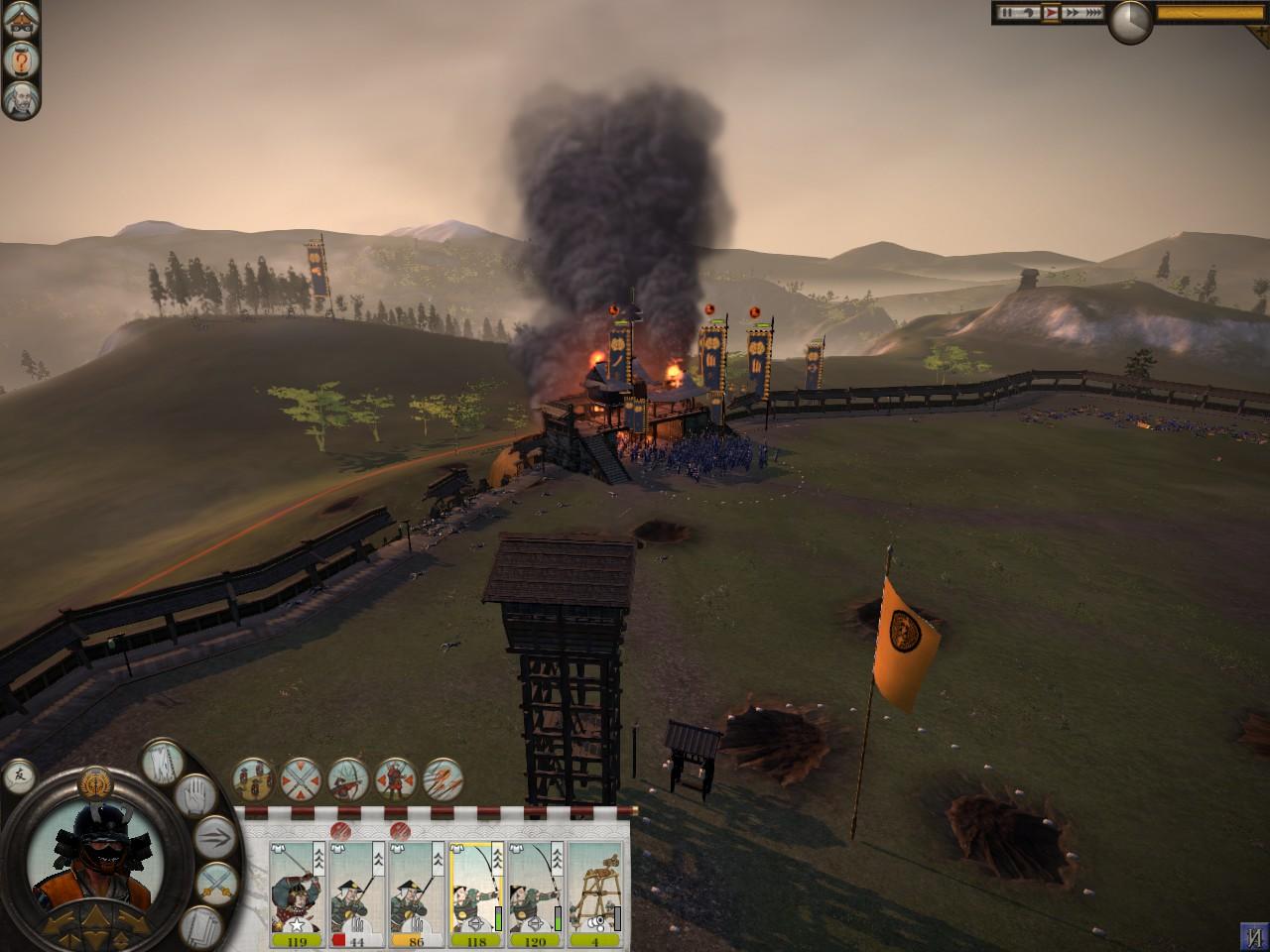Open the question mark lantern help
This screenshot has width=1270, height=952.
click(19, 60)
